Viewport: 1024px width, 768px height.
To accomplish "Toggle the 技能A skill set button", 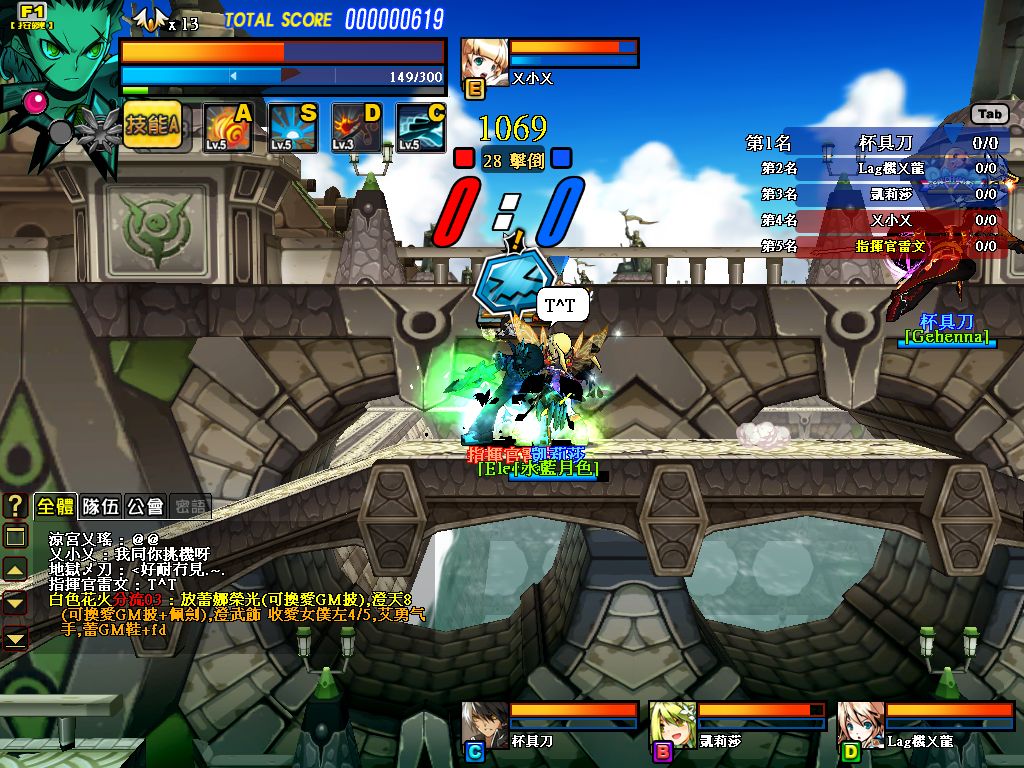I will tap(152, 126).
